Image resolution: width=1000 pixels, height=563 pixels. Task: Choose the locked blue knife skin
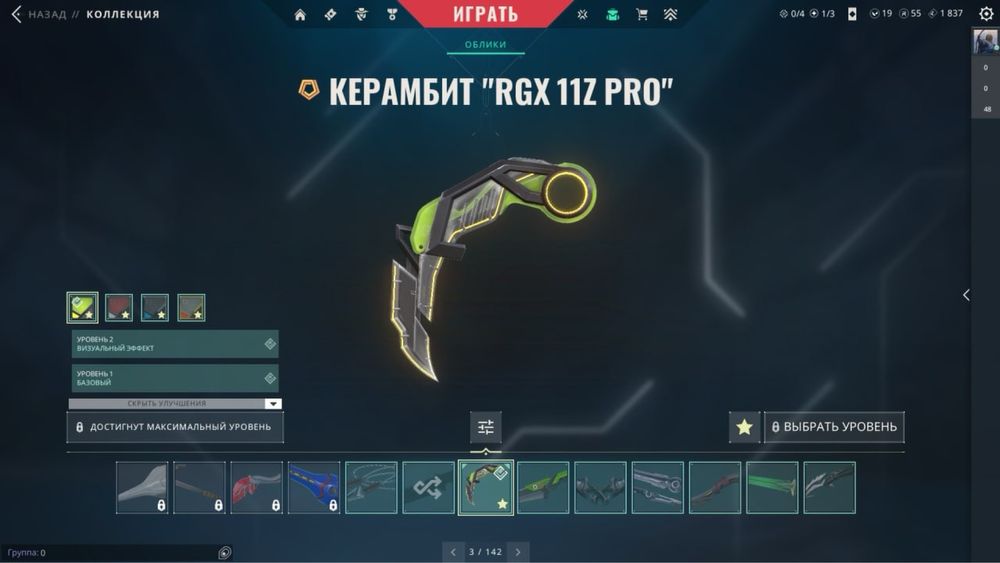pyautogui.click(x=314, y=488)
